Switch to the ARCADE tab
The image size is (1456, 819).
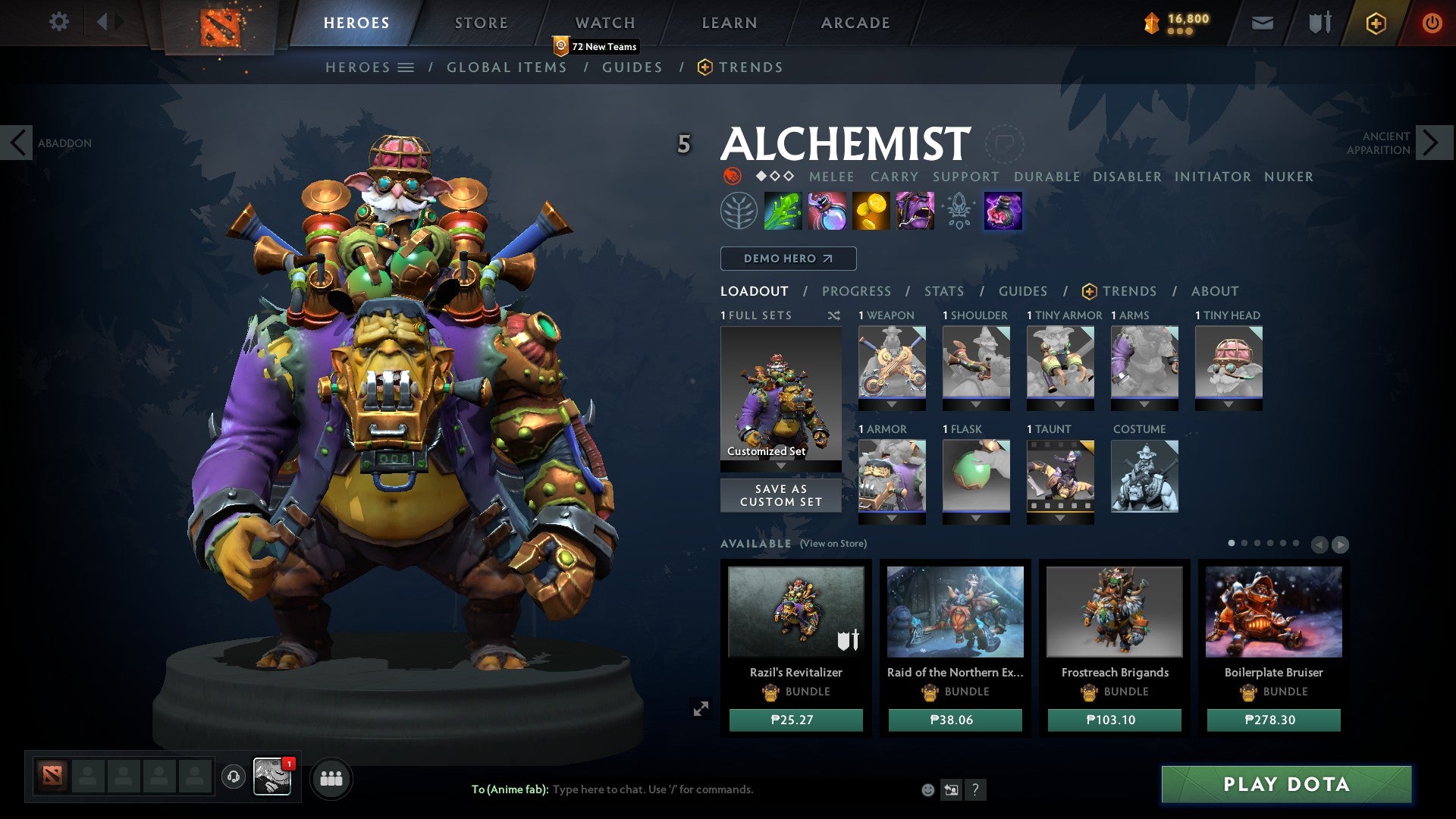855,23
